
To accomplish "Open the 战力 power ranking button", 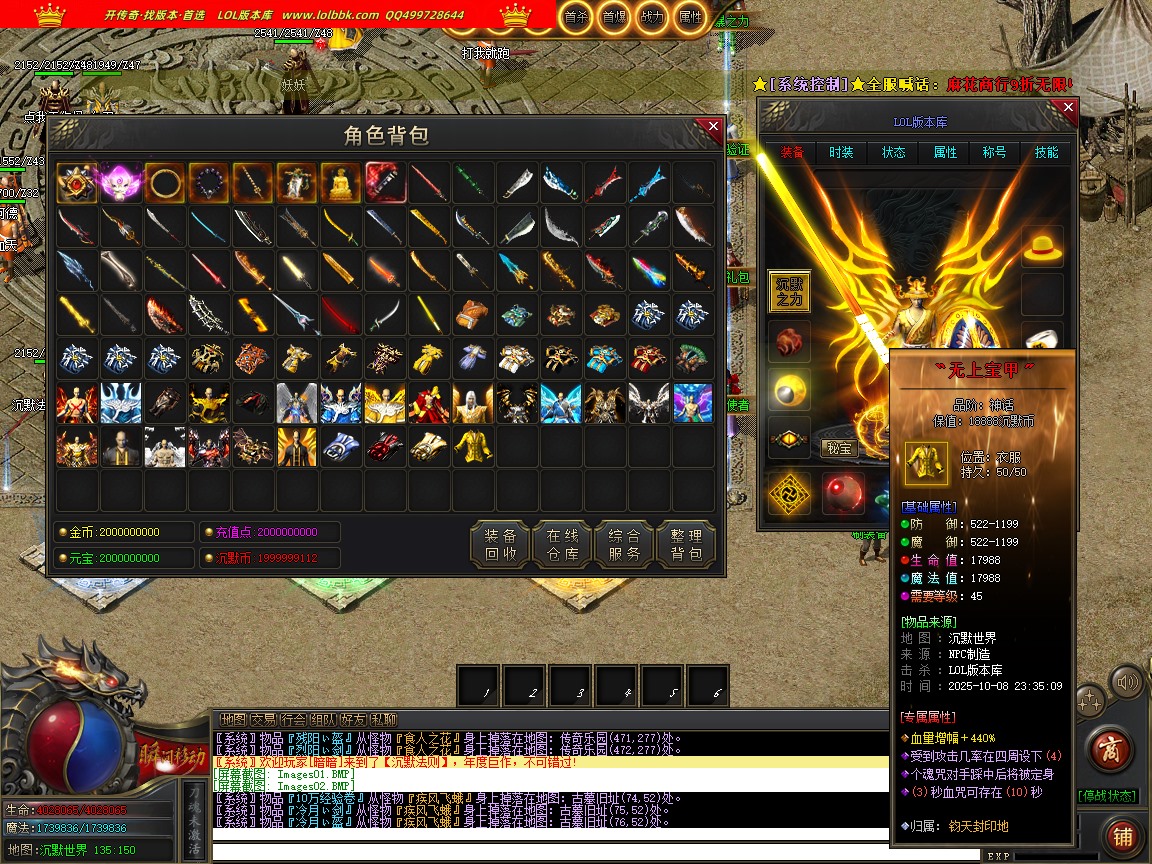I will pyautogui.click(x=651, y=17).
